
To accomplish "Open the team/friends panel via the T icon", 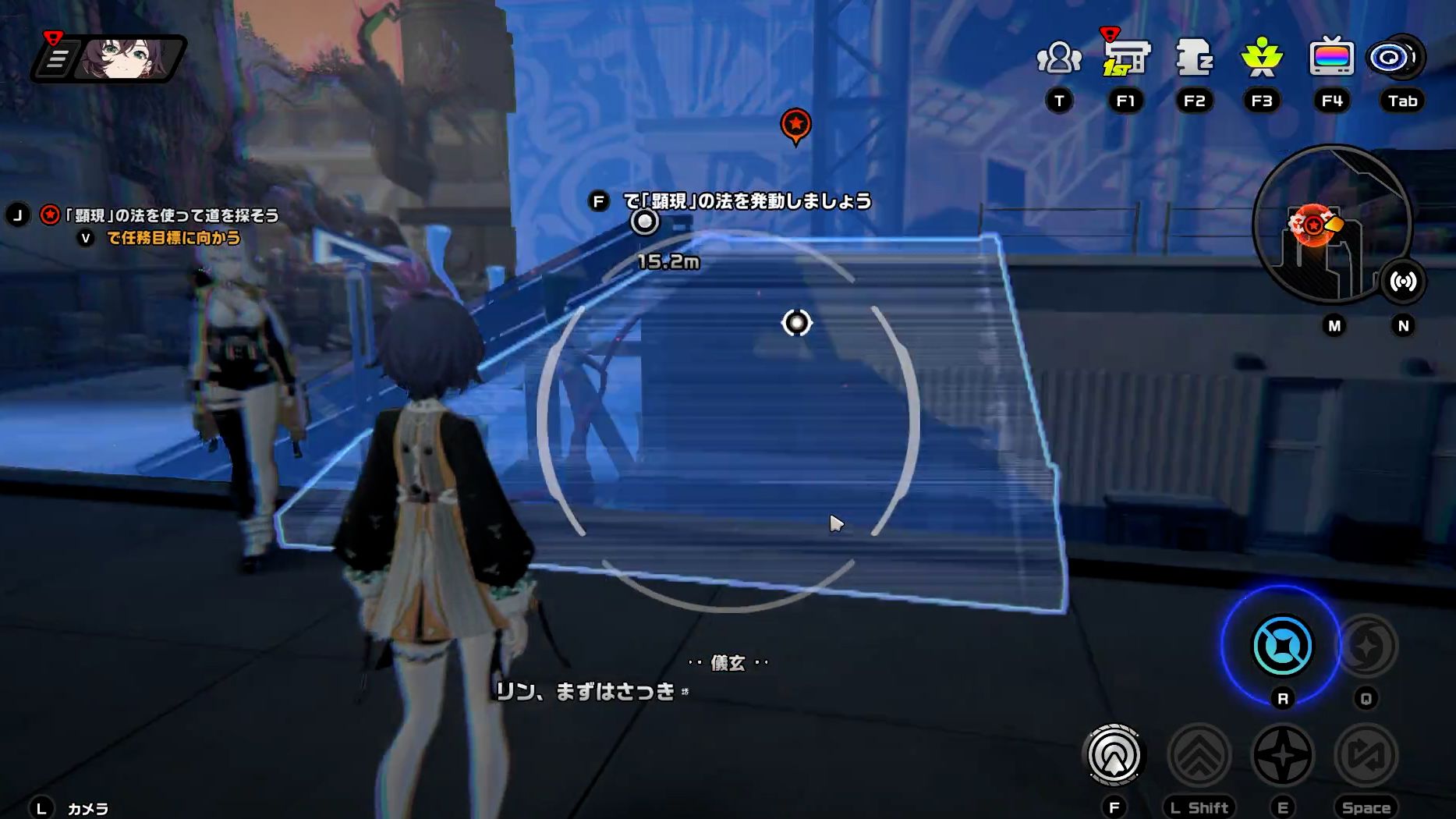I will [1058, 55].
